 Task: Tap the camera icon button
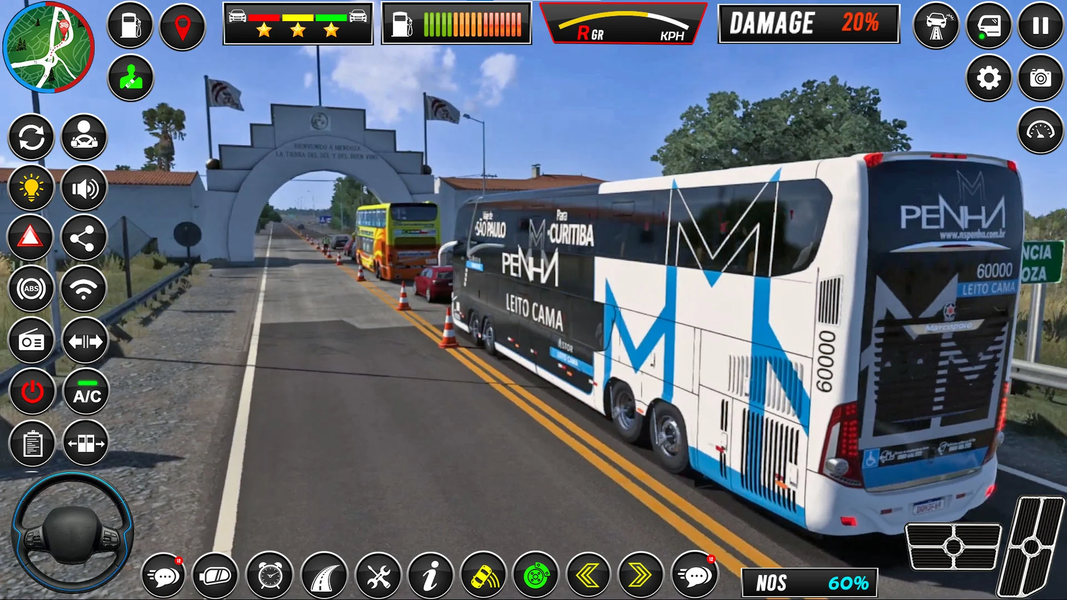click(x=1040, y=78)
